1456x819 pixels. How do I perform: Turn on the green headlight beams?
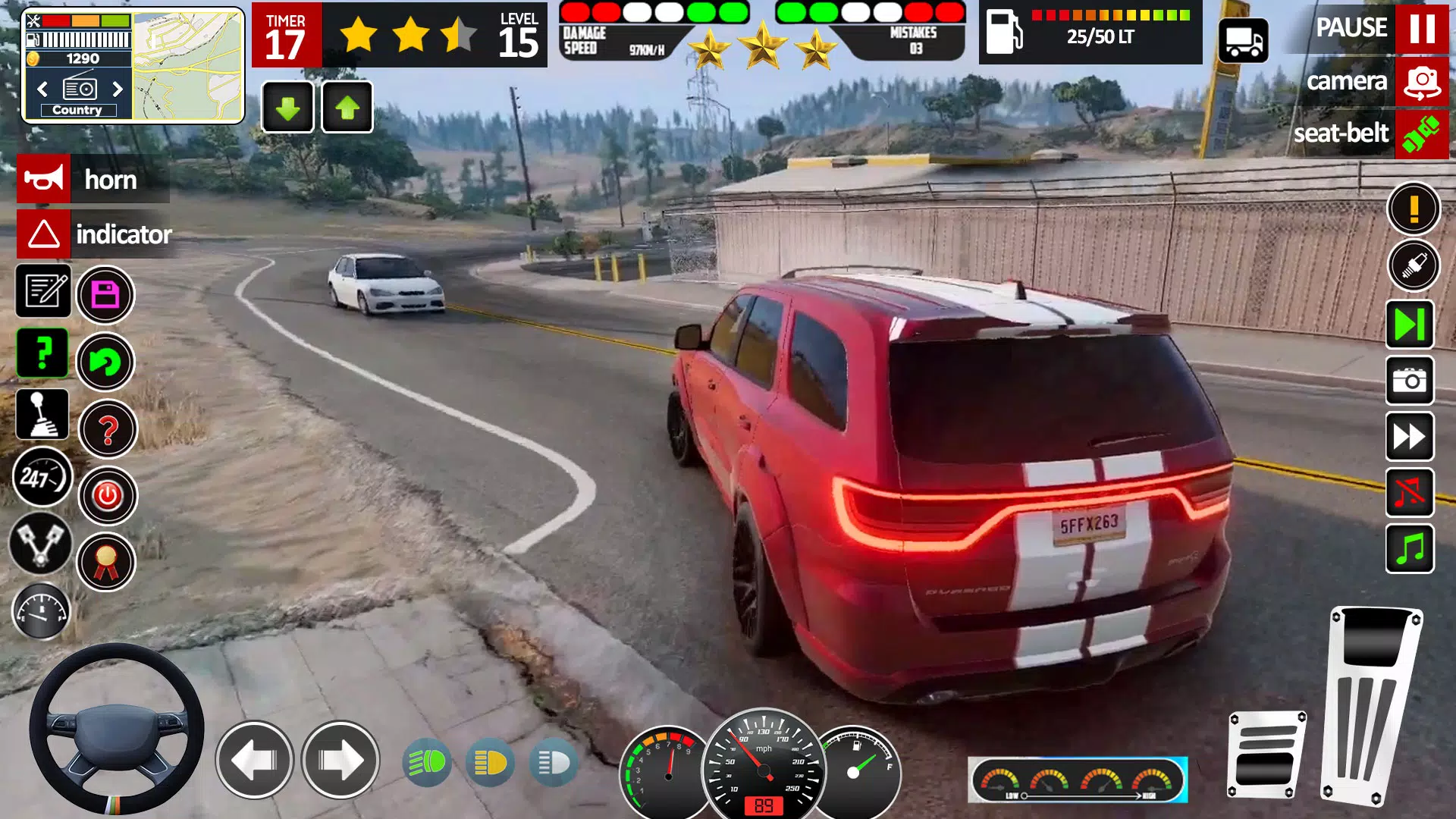(427, 763)
